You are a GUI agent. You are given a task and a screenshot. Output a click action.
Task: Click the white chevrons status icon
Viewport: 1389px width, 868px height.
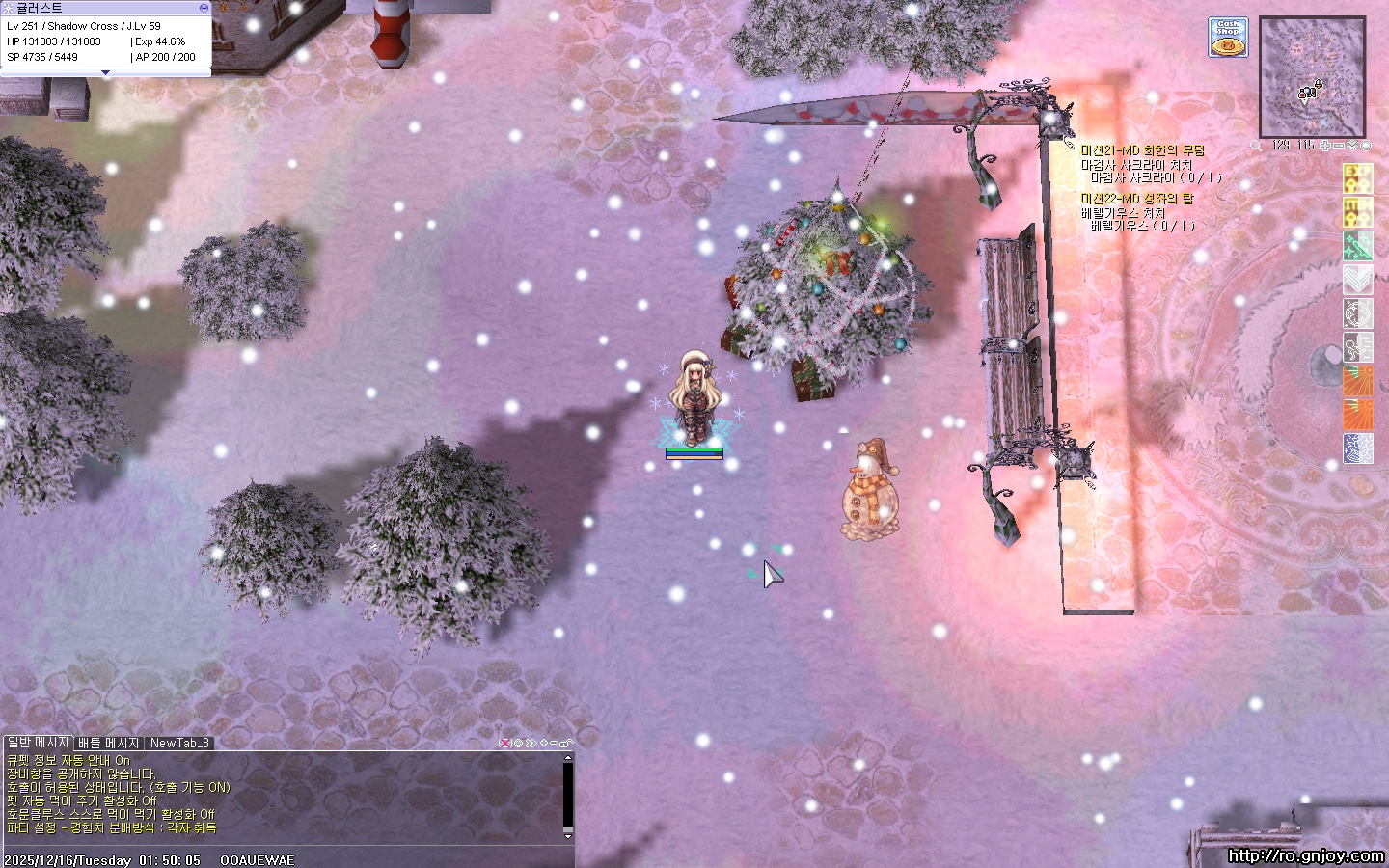1357,280
